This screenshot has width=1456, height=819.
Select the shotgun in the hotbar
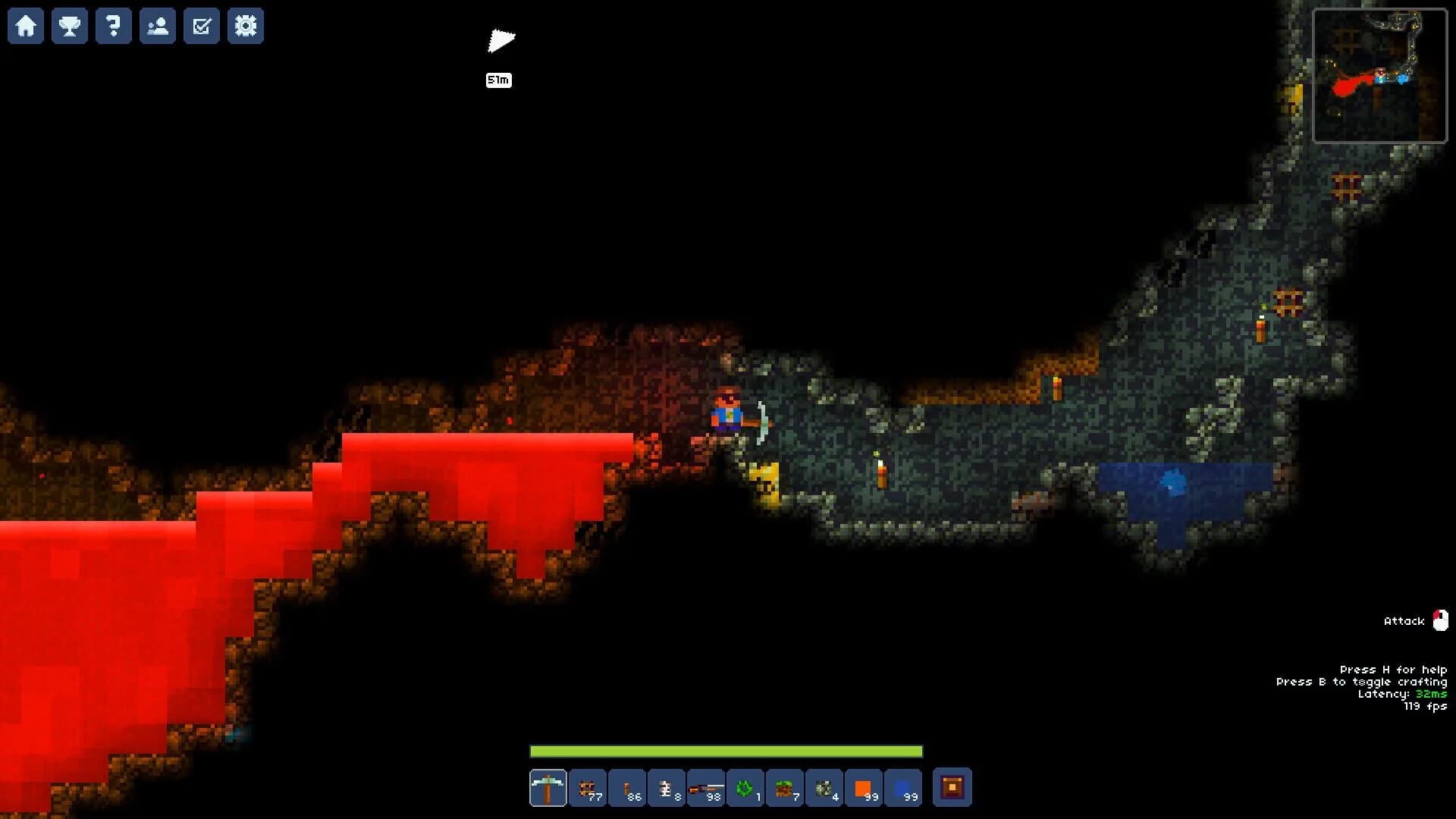(706, 789)
